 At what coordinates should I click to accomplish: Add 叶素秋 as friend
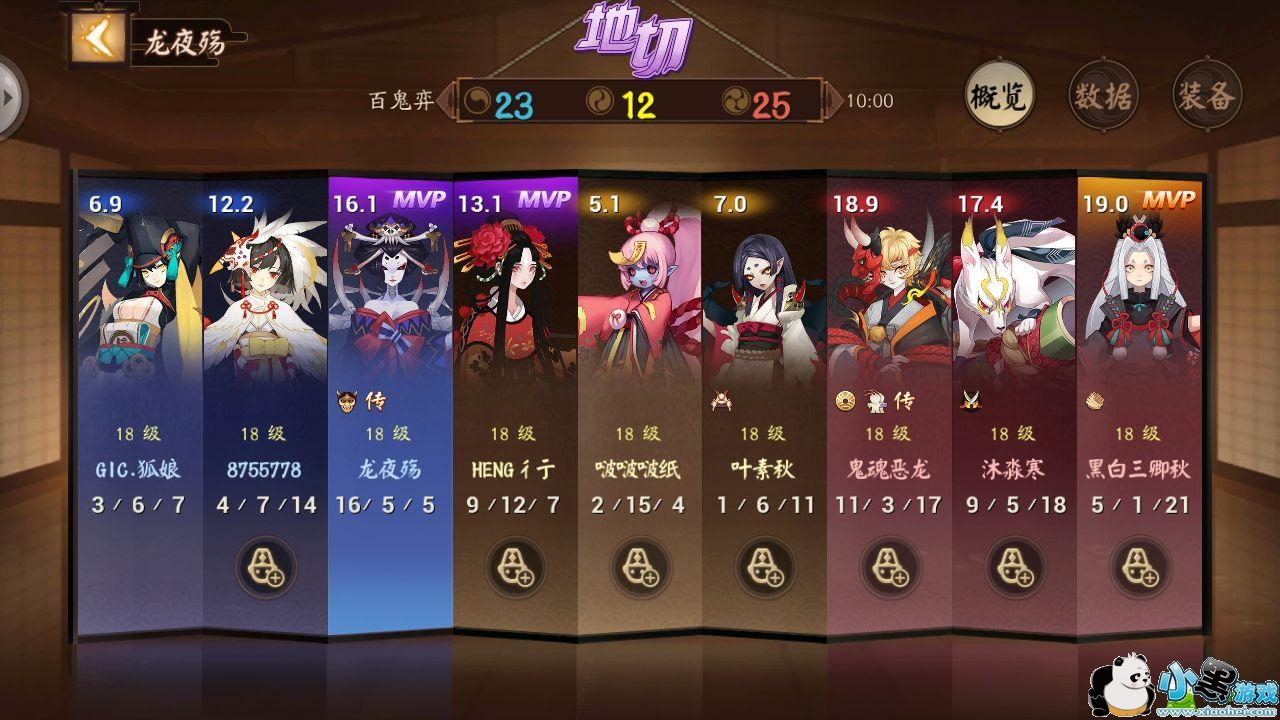pos(765,566)
